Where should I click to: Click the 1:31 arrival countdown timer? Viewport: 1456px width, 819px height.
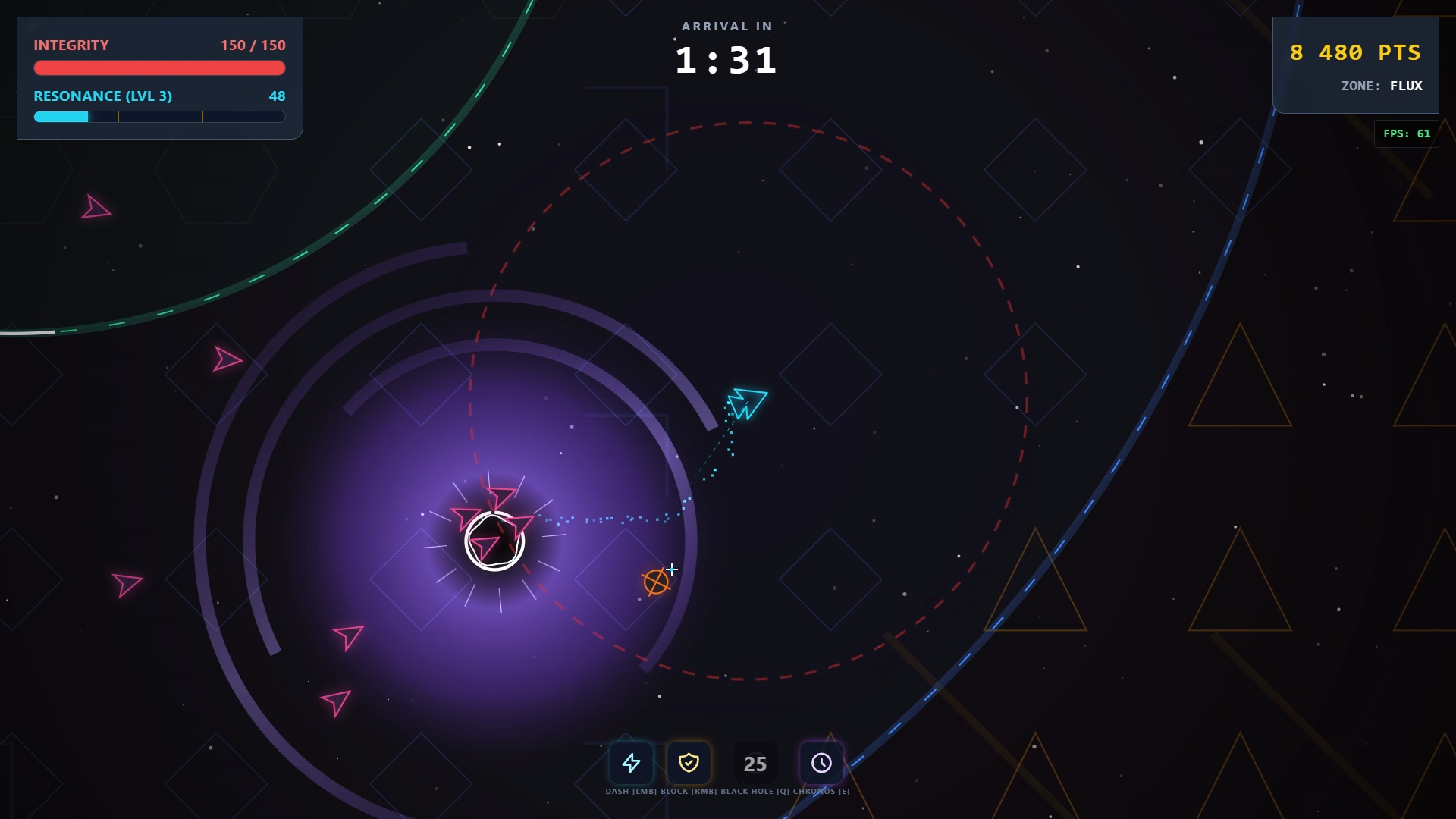pos(726,61)
